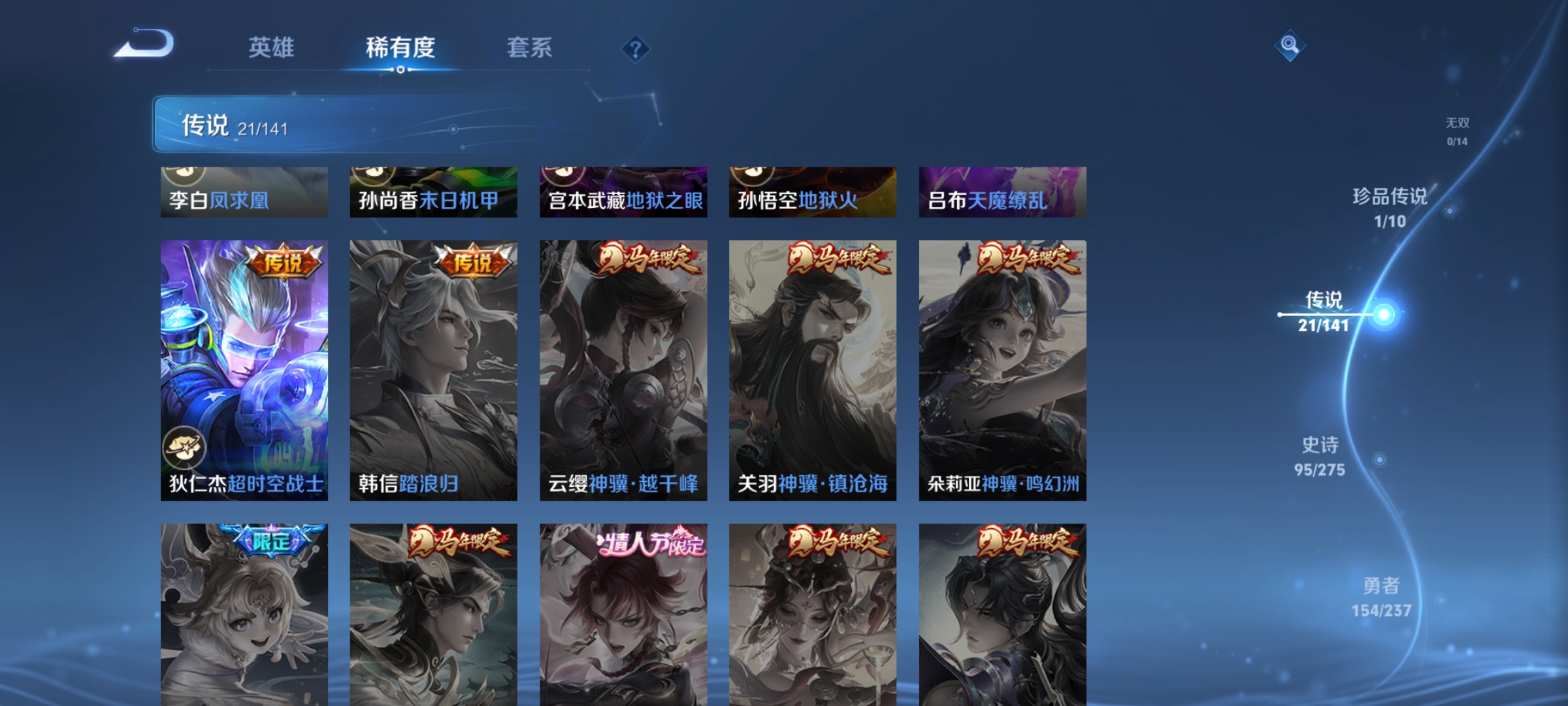Viewport: 1568px width, 706px height.
Task: Click the question mark help icon
Action: pos(636,49)
